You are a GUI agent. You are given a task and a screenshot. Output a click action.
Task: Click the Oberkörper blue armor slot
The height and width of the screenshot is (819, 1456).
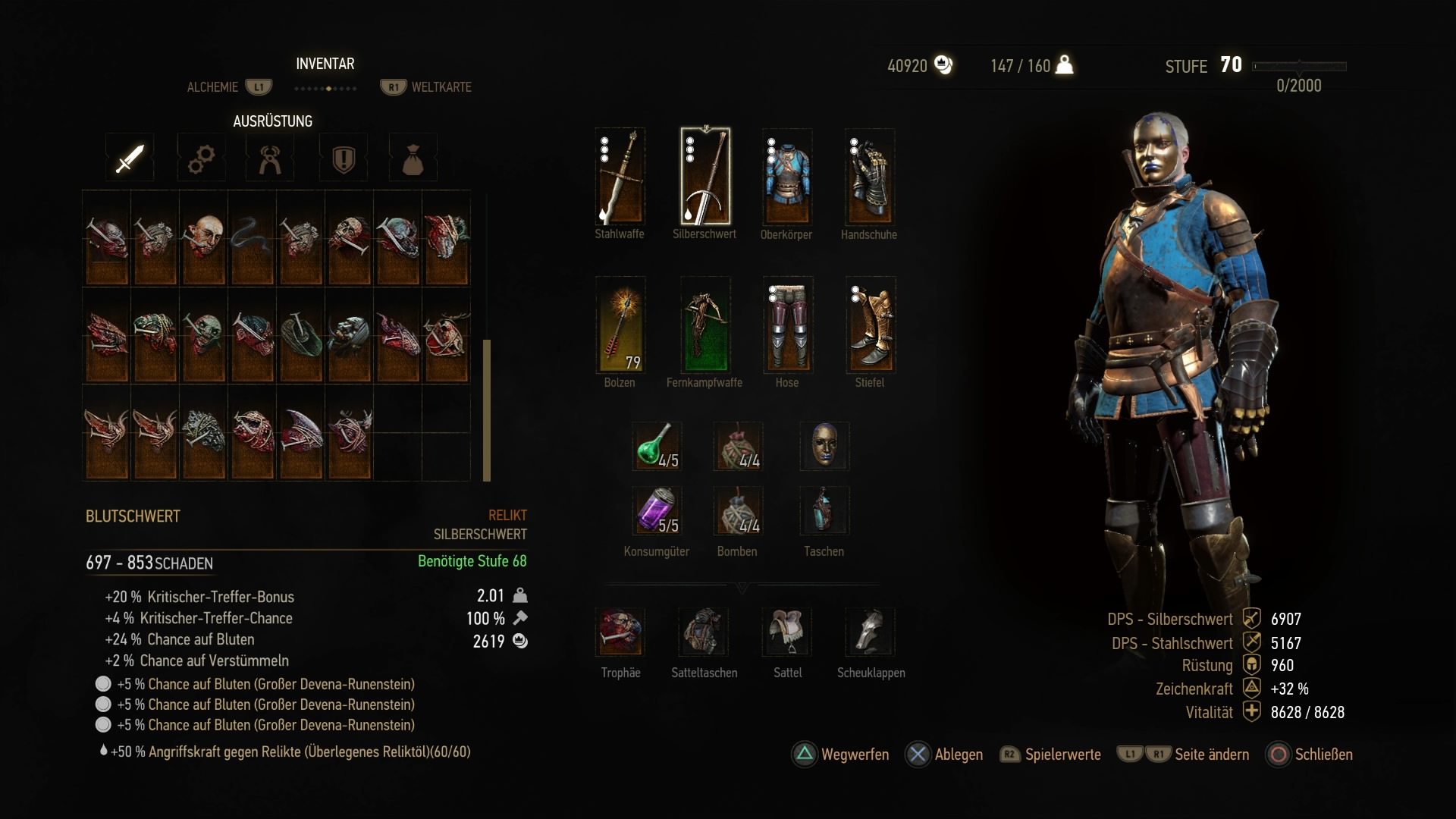point(787,177)
